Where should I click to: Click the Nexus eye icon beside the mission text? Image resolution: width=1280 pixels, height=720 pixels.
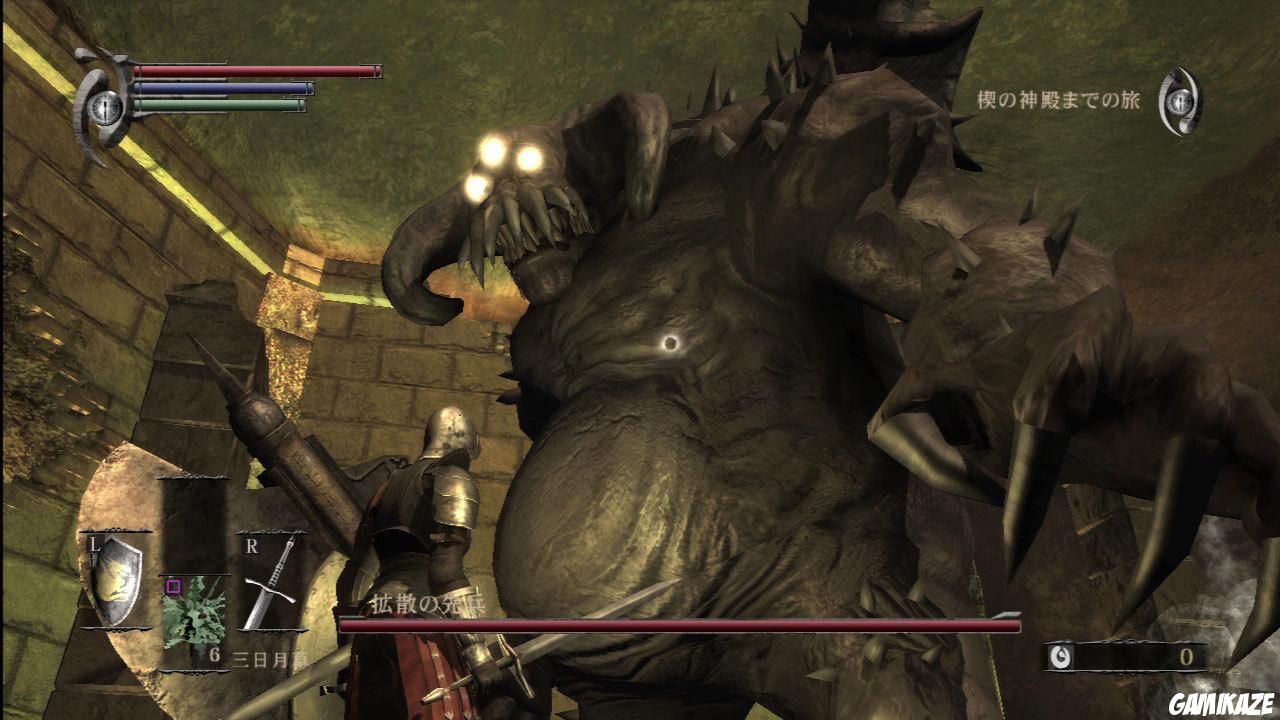pos(1180,100)
